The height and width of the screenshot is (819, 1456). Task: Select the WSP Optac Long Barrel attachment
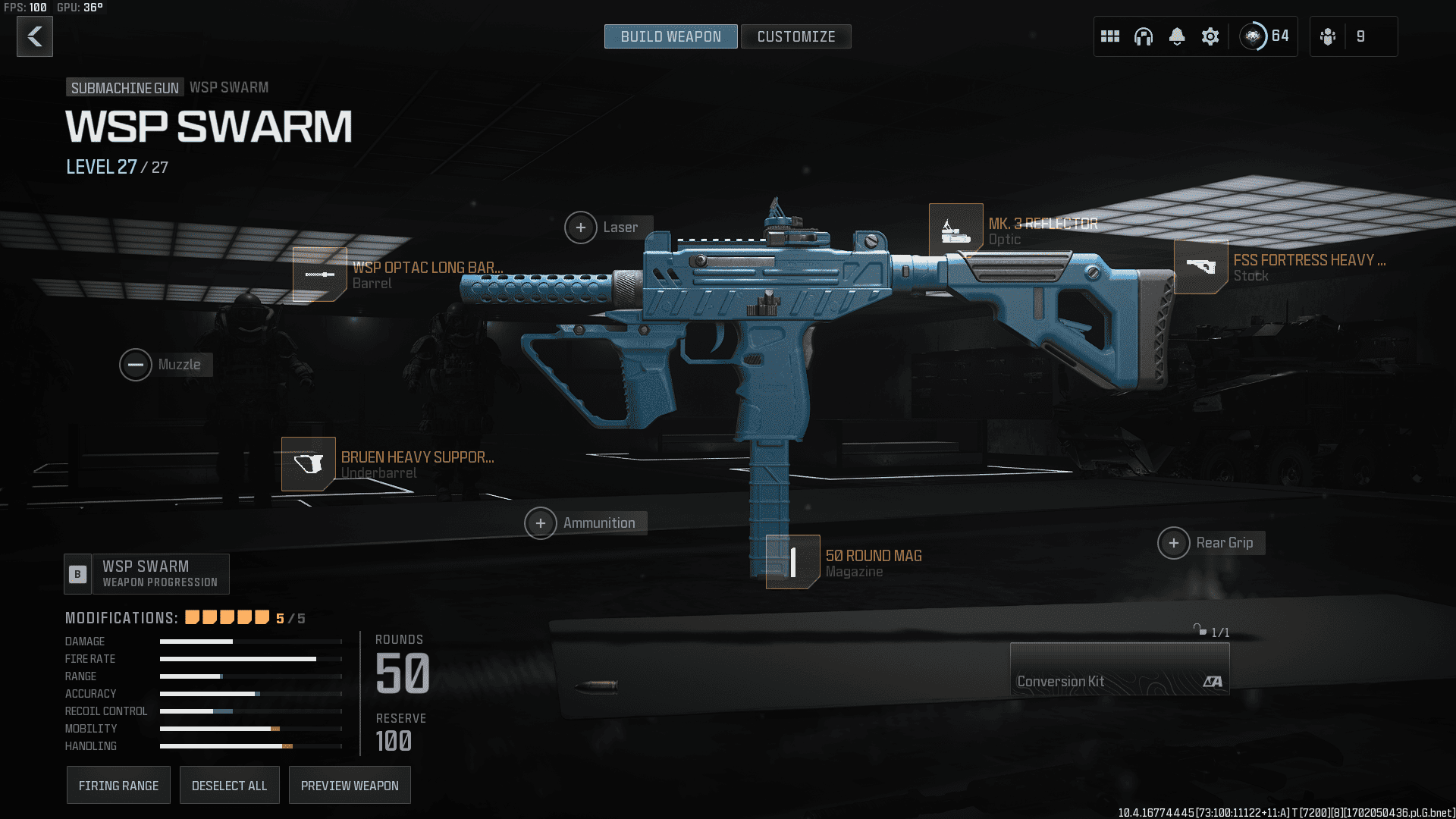pyautogui.click(x=319, y=275)
